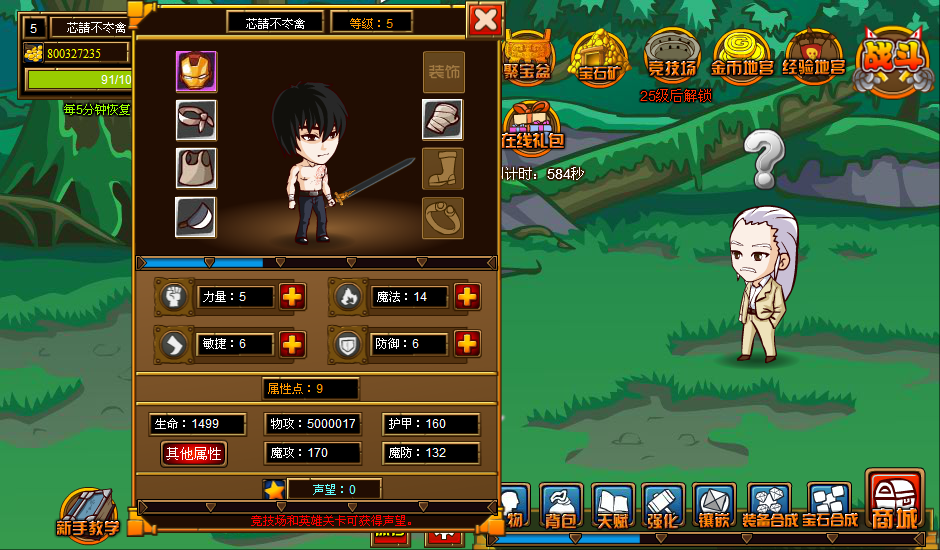Select the headband scarf equipment slot
The height and width of the screenshot is (550, 940).
[x=196, y=120]
